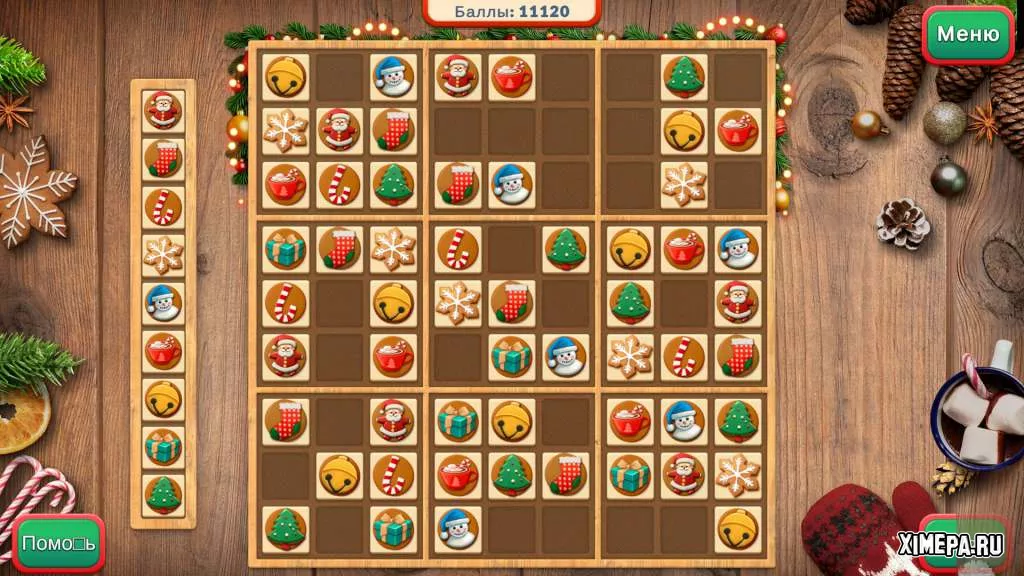
Task: Open the Меню button
Action: (x=967, y=34)
